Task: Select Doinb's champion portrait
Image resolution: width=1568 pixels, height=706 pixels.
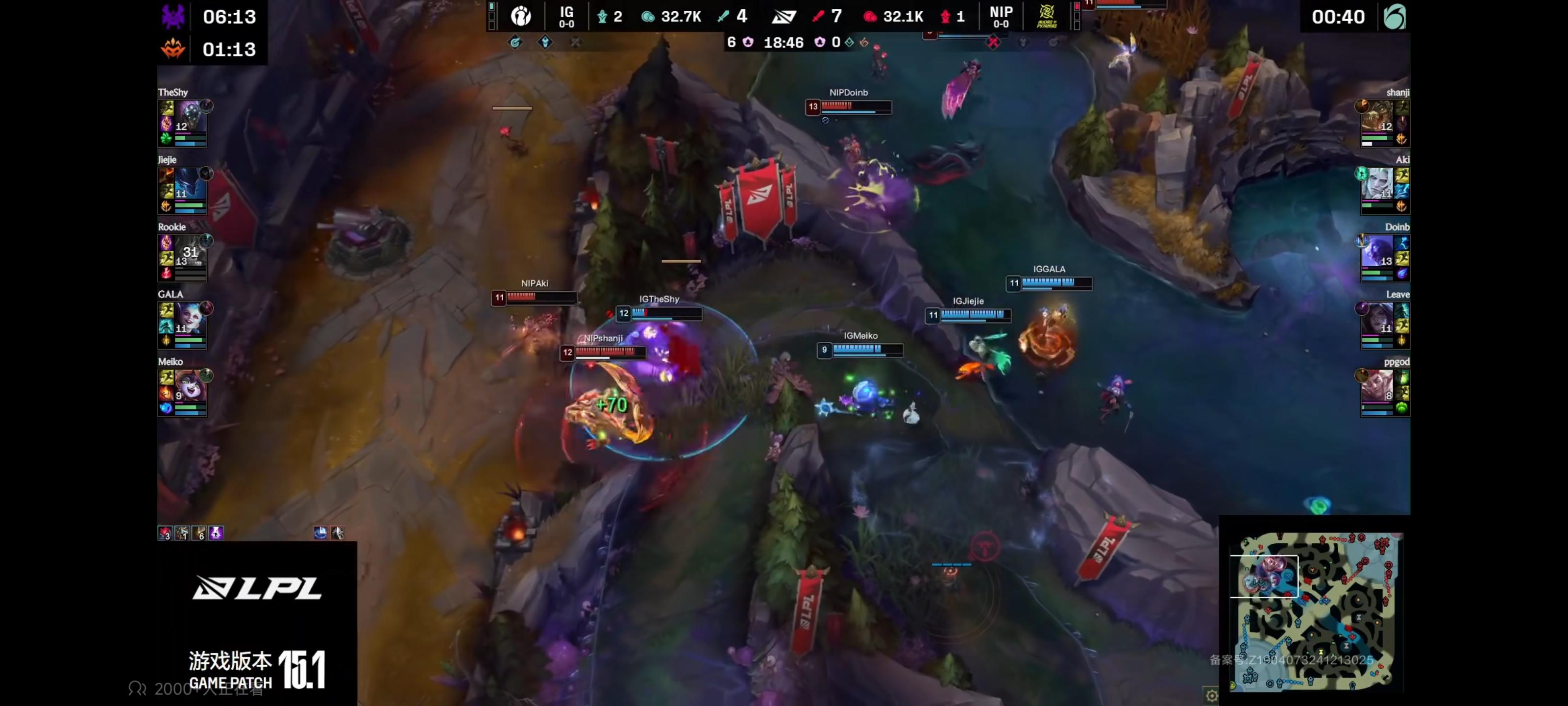Action: tap(1376, 251)
